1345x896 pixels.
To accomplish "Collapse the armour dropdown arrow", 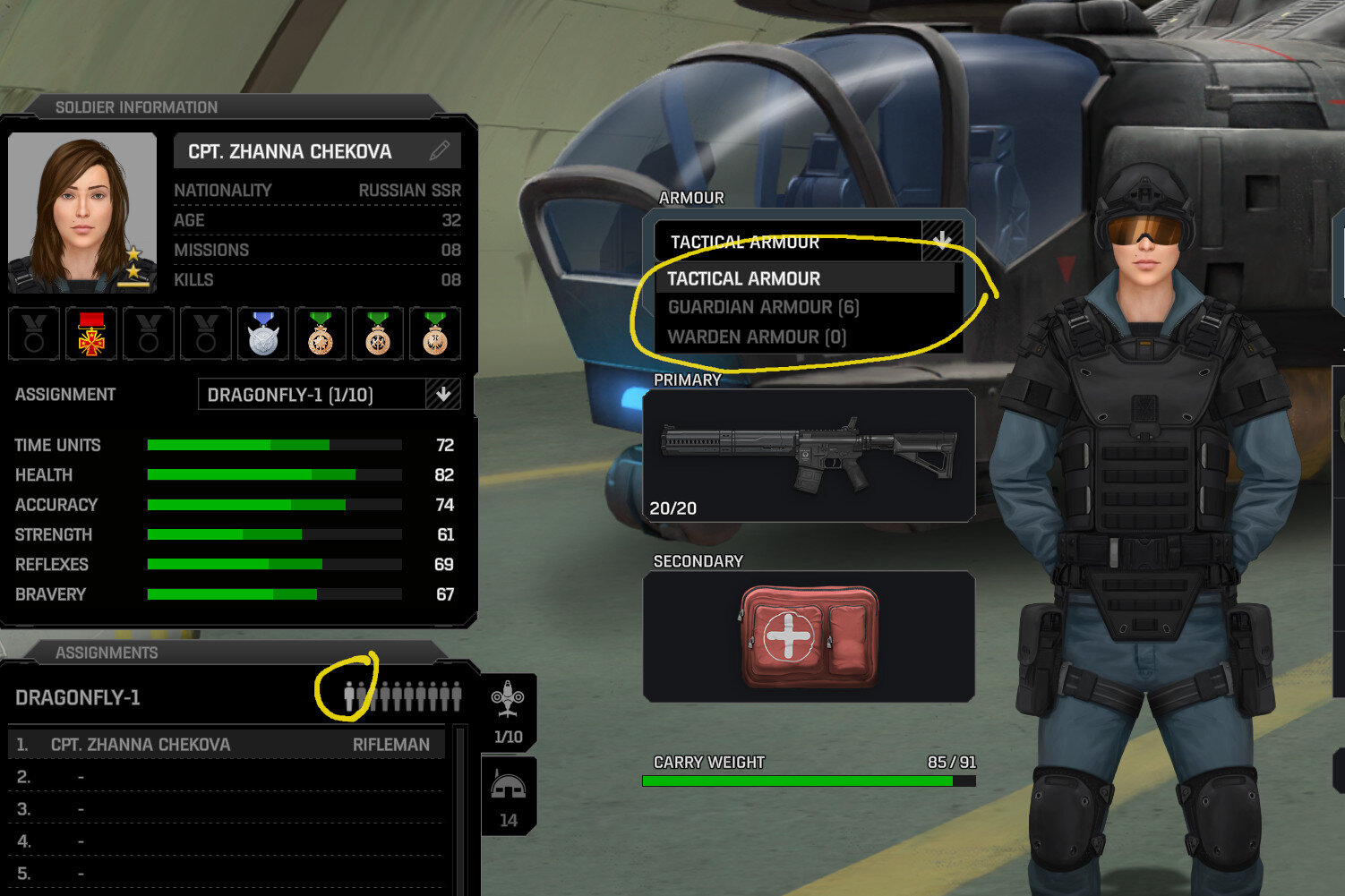I will click(942, 241).
